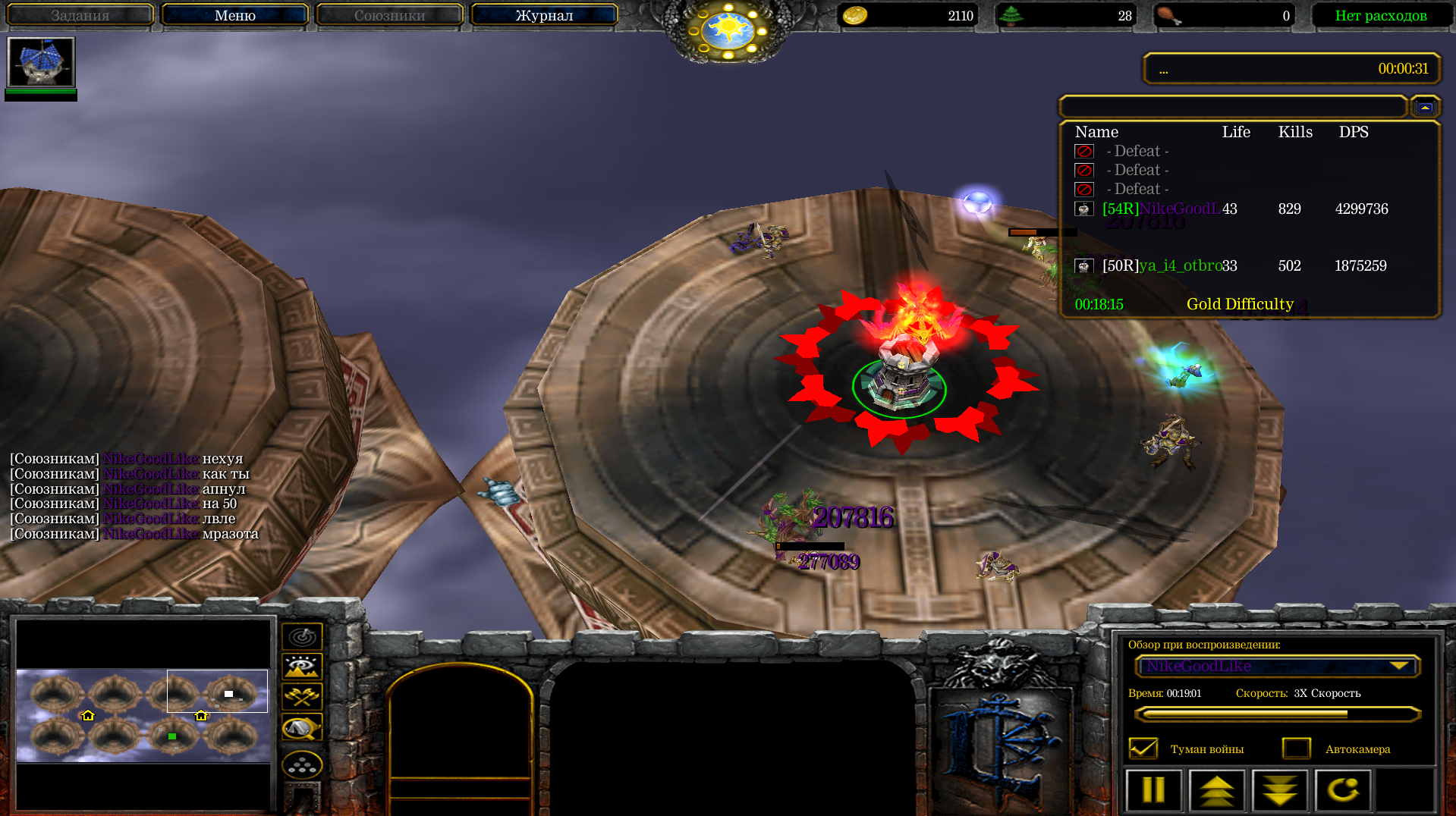Increase replay speed with up arrows
Image resolution: width=1456 pixels, height=816 pixels.
1217,790
